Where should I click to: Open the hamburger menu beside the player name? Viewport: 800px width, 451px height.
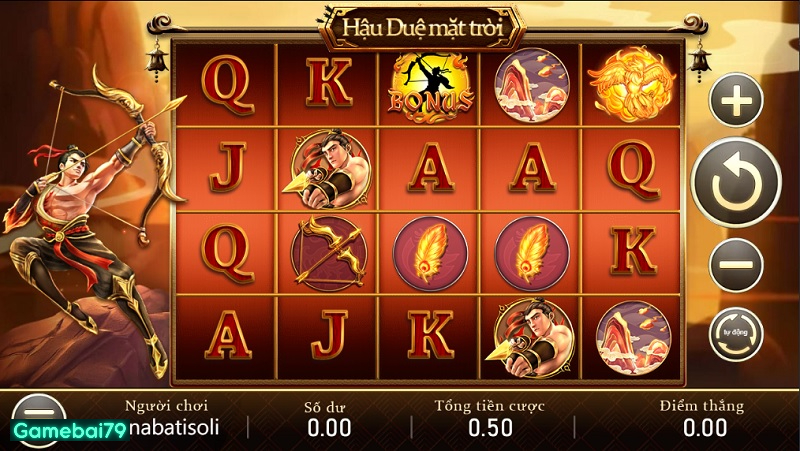coord(38,412)
